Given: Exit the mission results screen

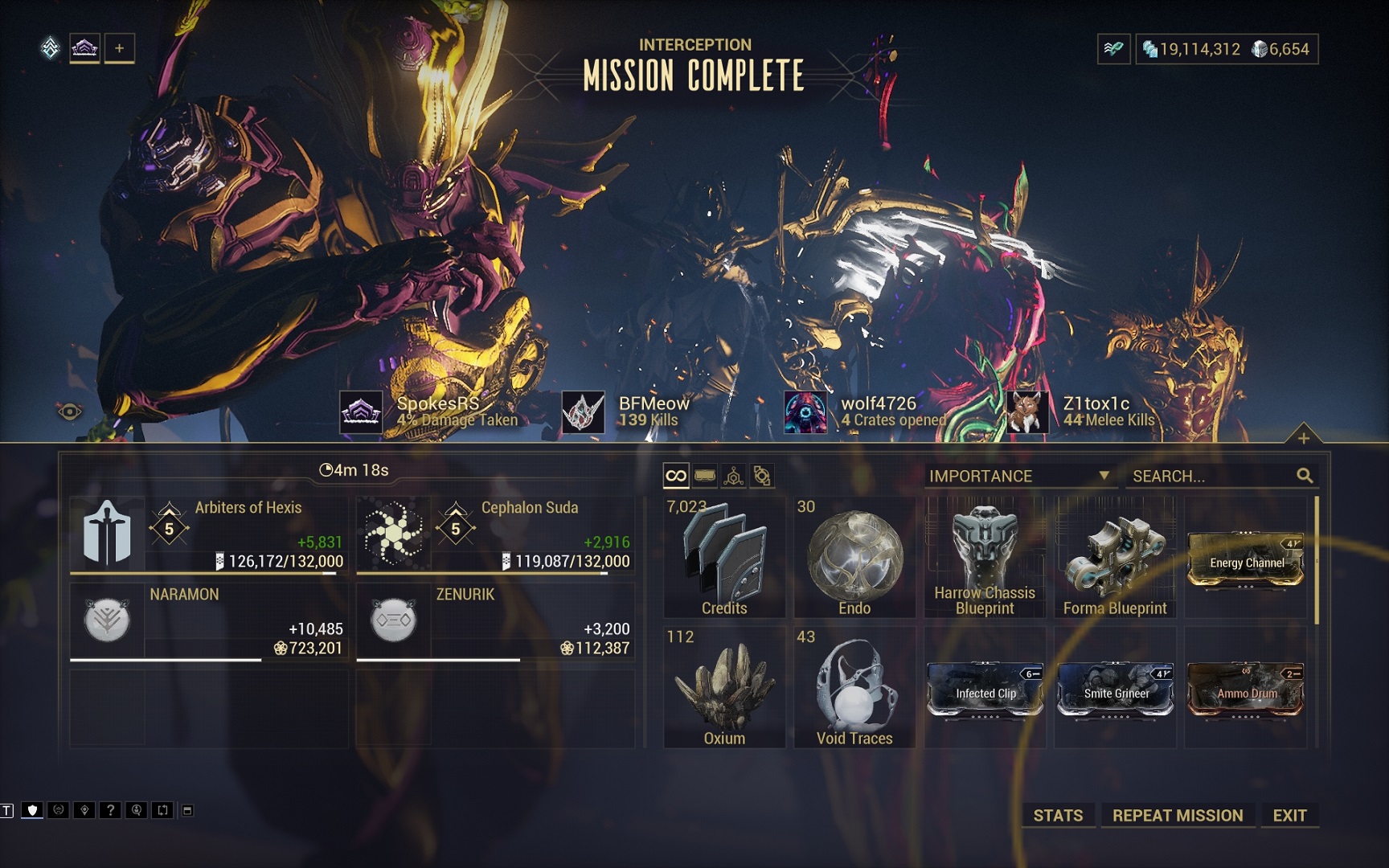Looking at the screenshot, I should click(1289, 815).
